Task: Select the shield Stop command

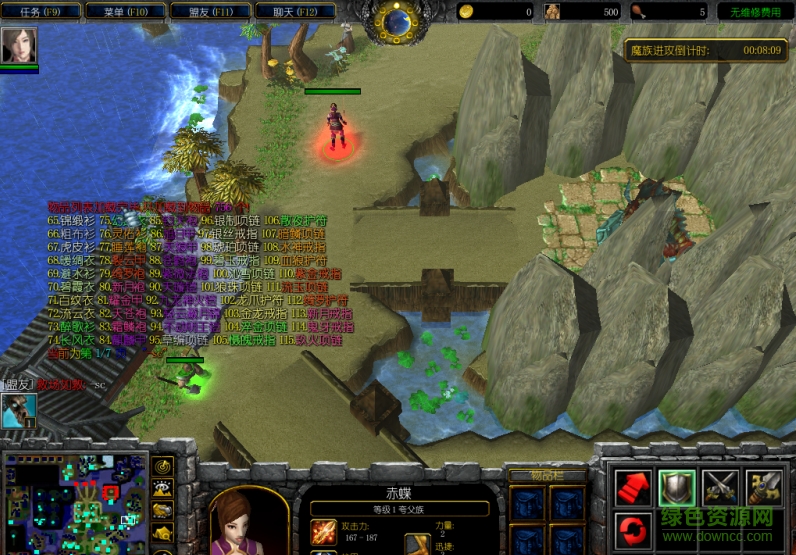Action: click(676, 487)
